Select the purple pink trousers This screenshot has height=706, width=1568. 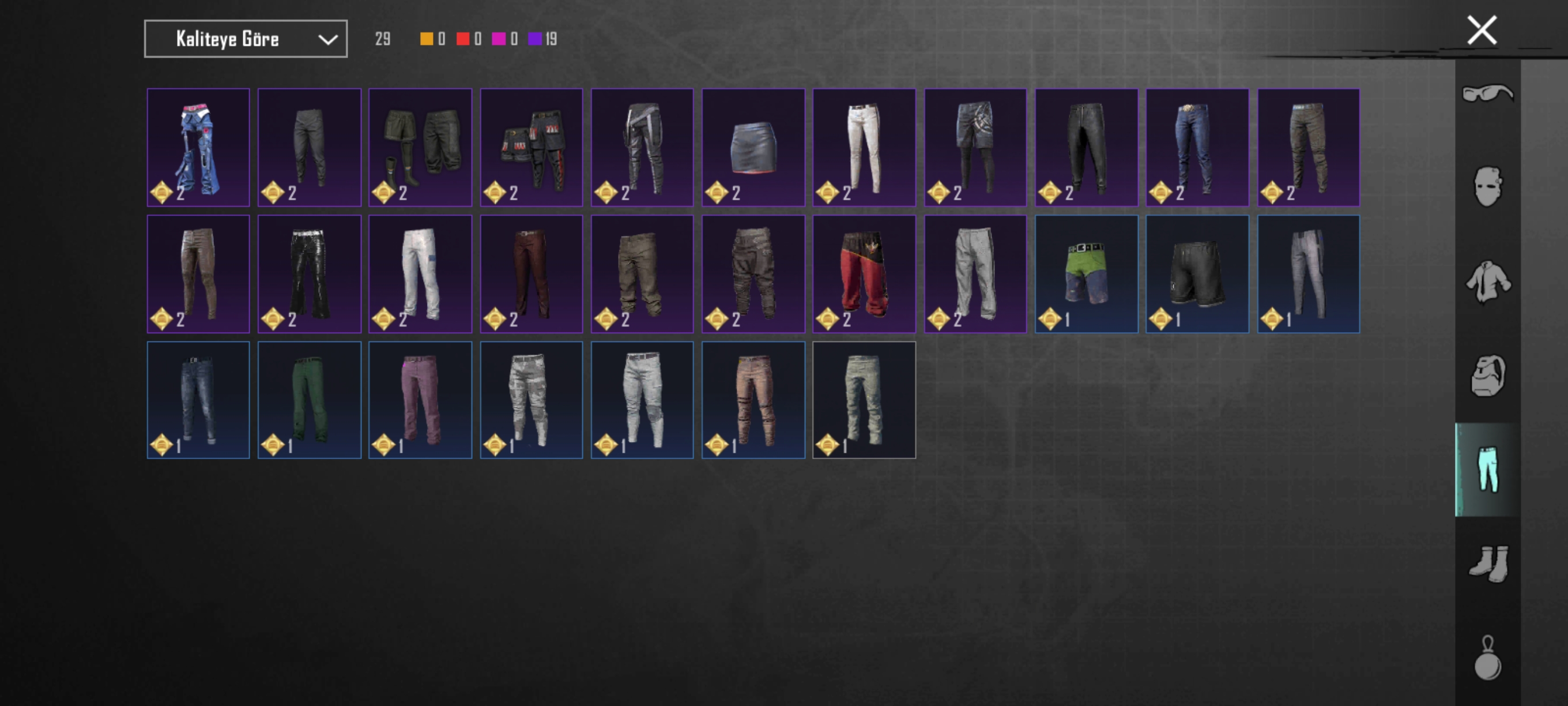pyautogui.click(x=420, y=400)
